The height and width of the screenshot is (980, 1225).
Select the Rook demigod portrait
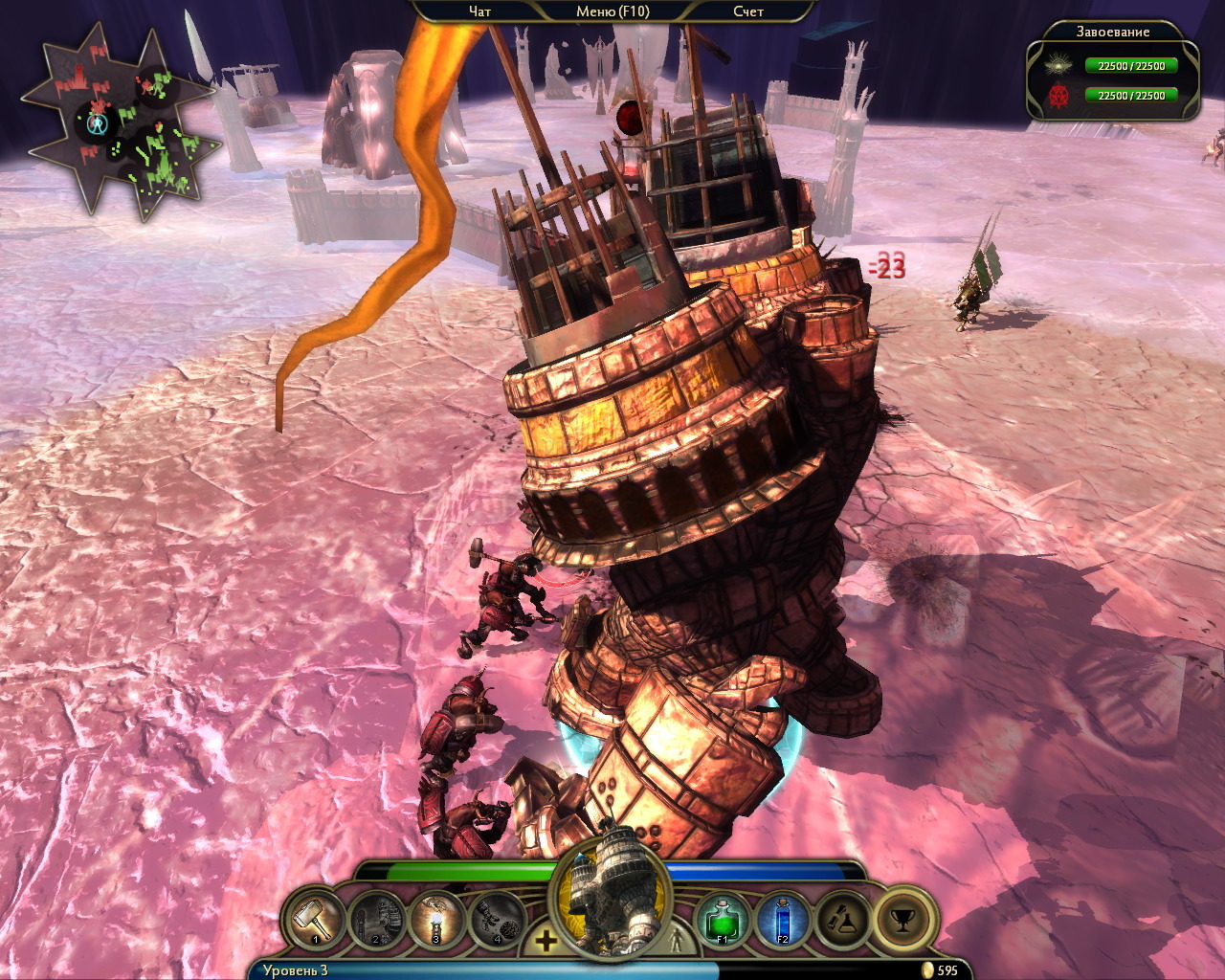[612, 900]
